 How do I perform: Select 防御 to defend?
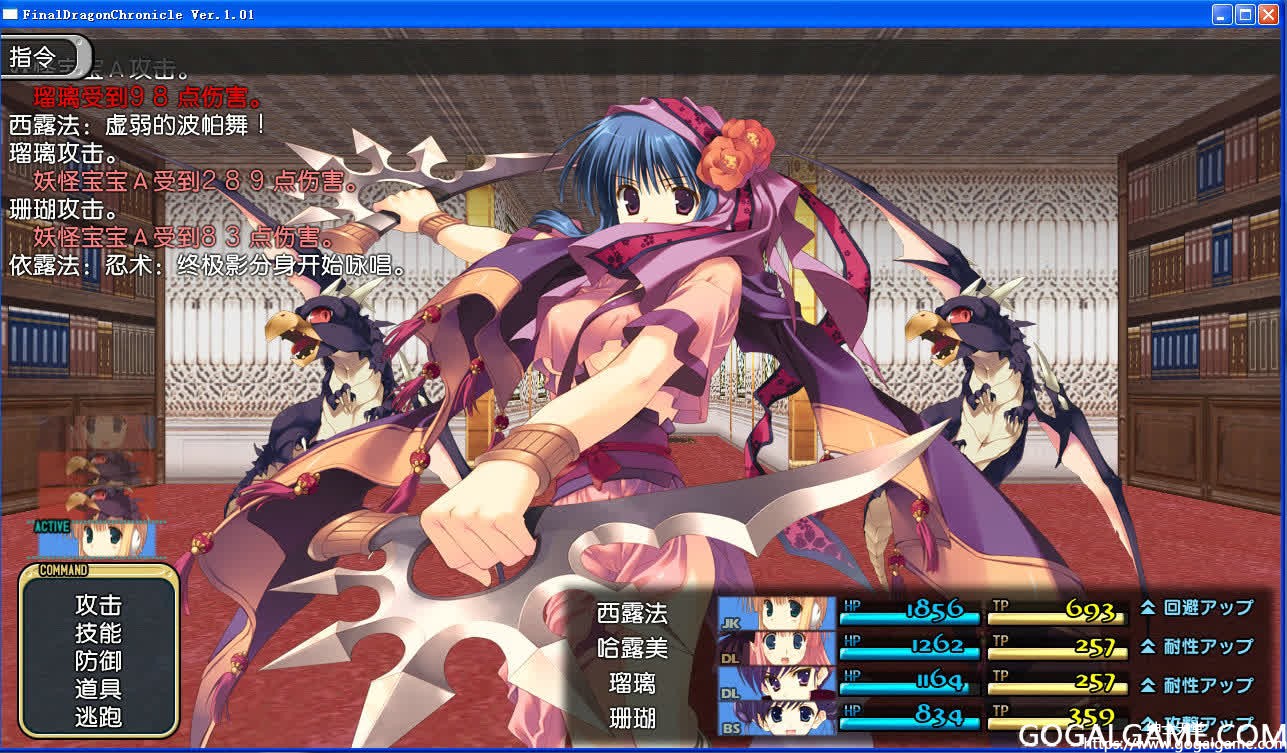click(98, 661)
